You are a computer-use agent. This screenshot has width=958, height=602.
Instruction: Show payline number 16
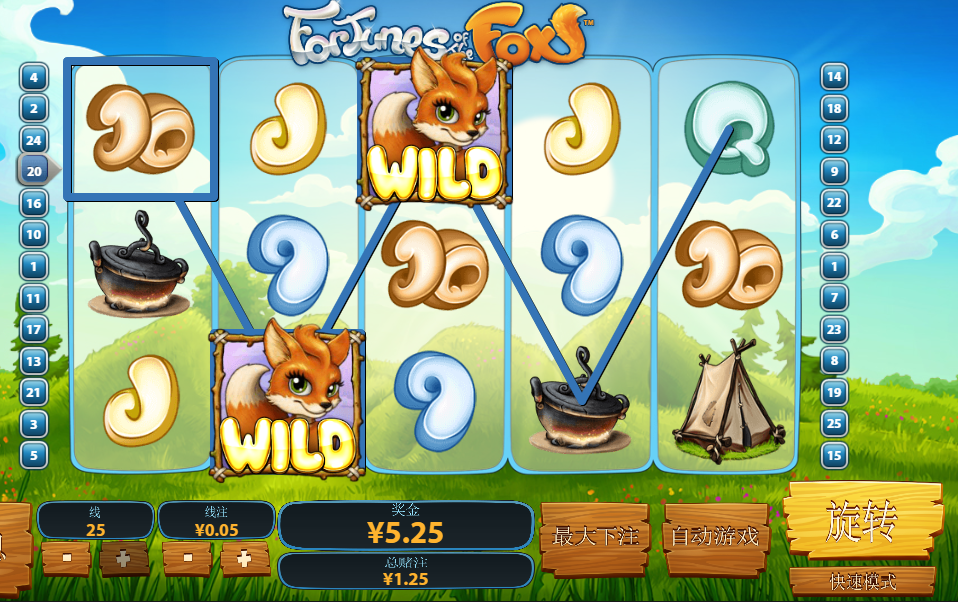(34, 203)
